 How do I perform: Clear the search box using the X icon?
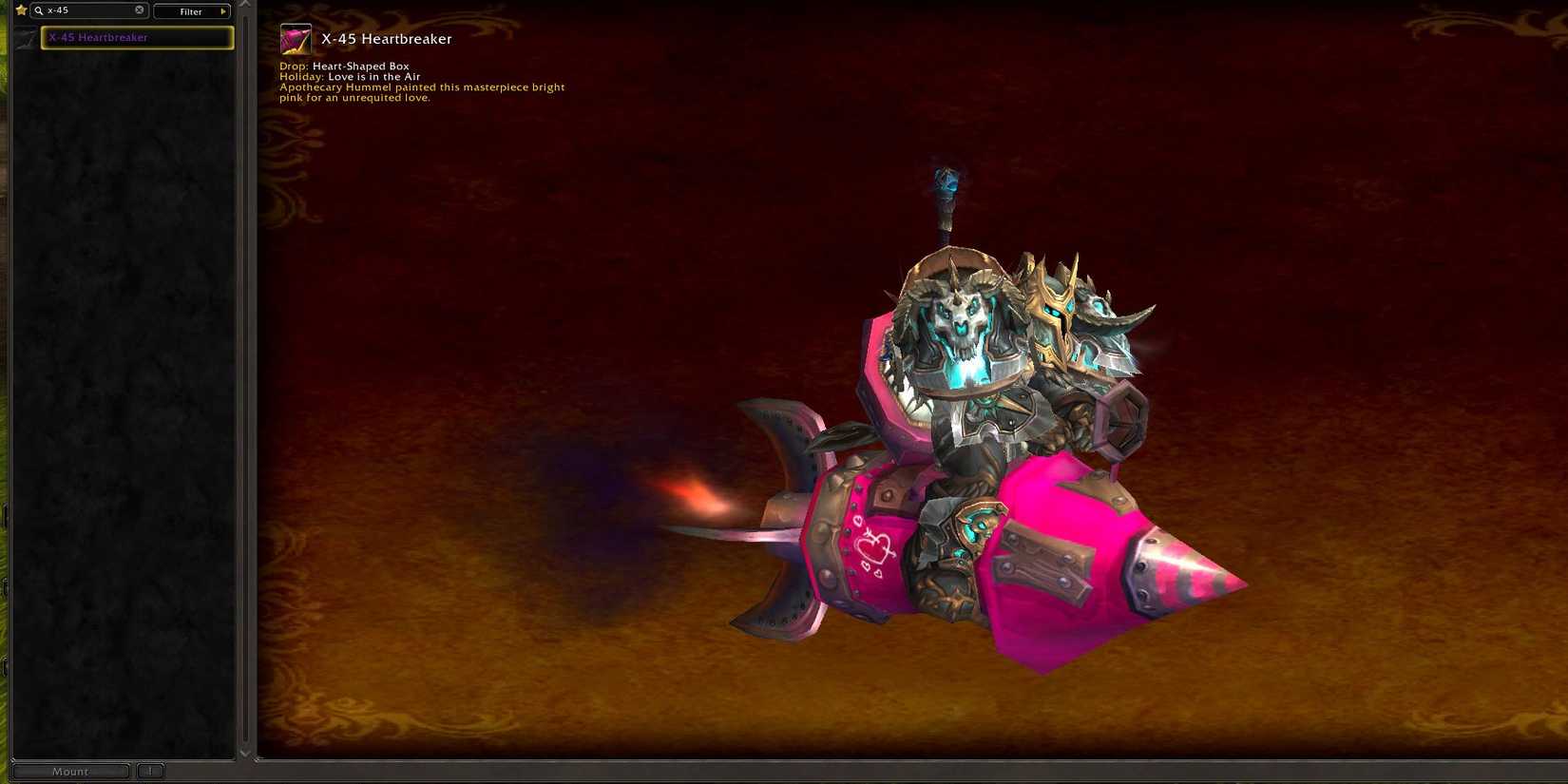point(139,10)
